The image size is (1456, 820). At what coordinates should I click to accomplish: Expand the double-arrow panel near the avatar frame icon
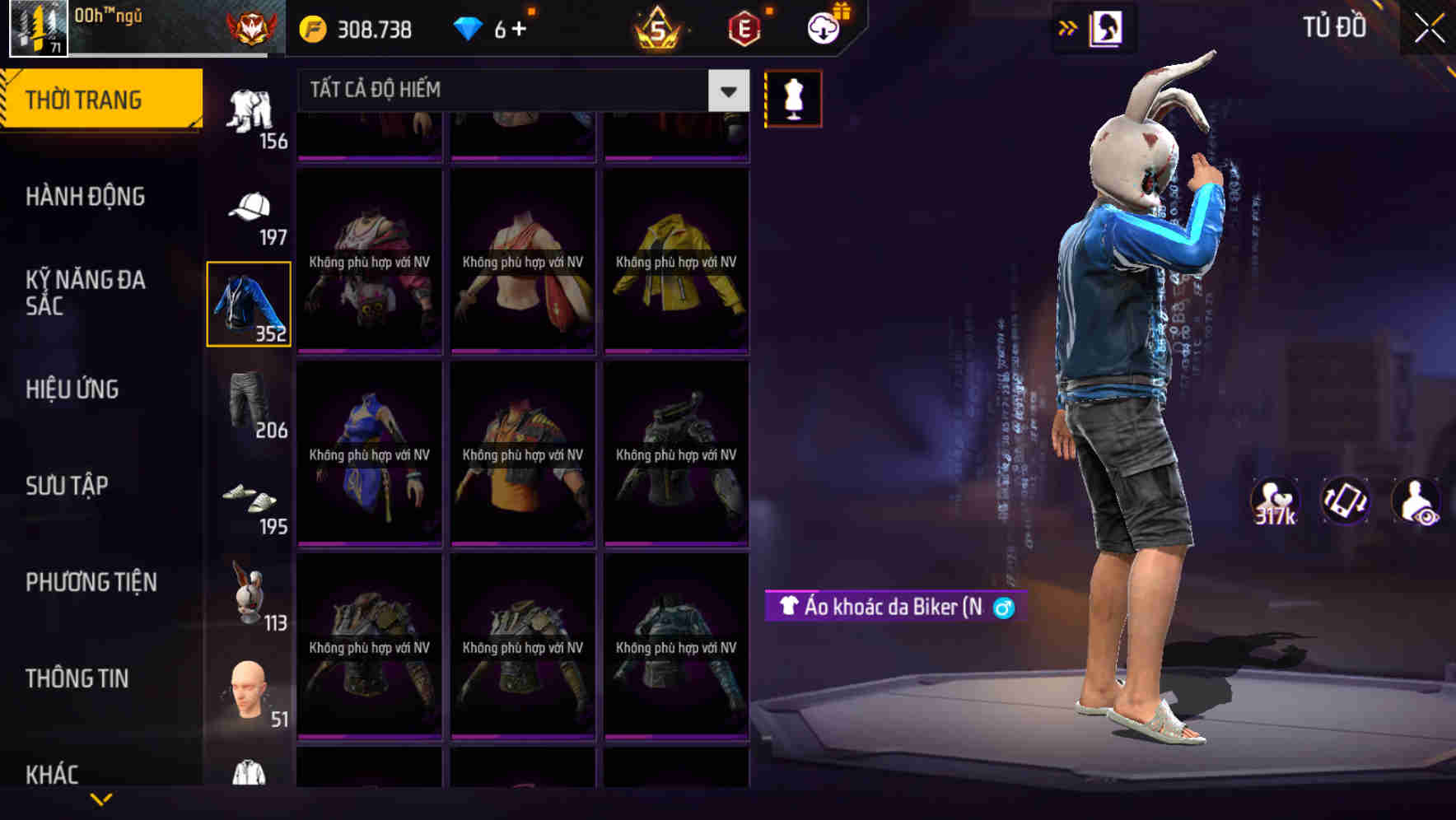click(1066, 27)
